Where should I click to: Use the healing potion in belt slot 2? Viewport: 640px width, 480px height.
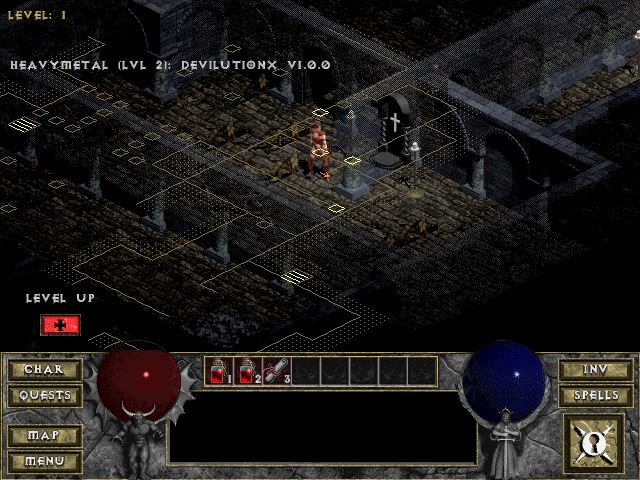click(248, 371)
